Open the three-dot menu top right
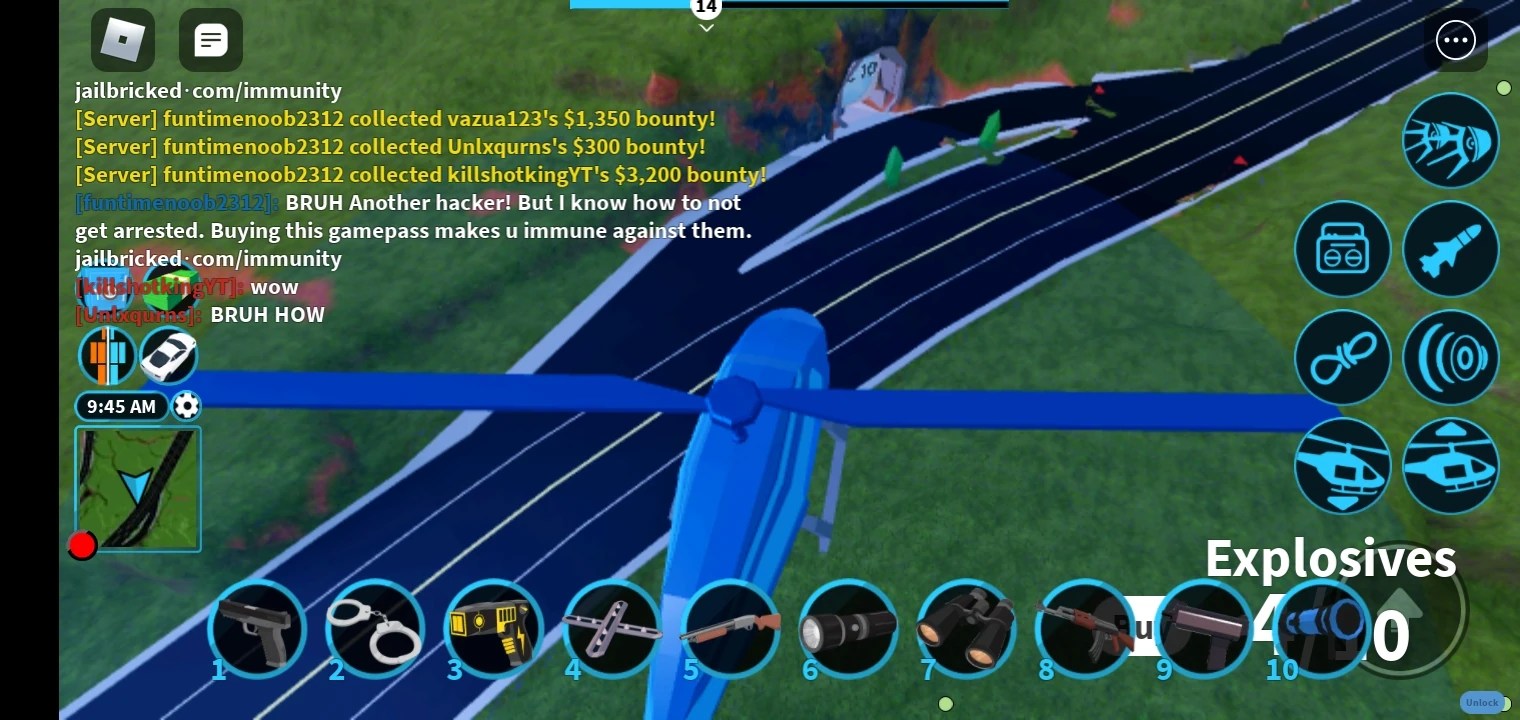 pyautogui.click(x=1456, y=40)
